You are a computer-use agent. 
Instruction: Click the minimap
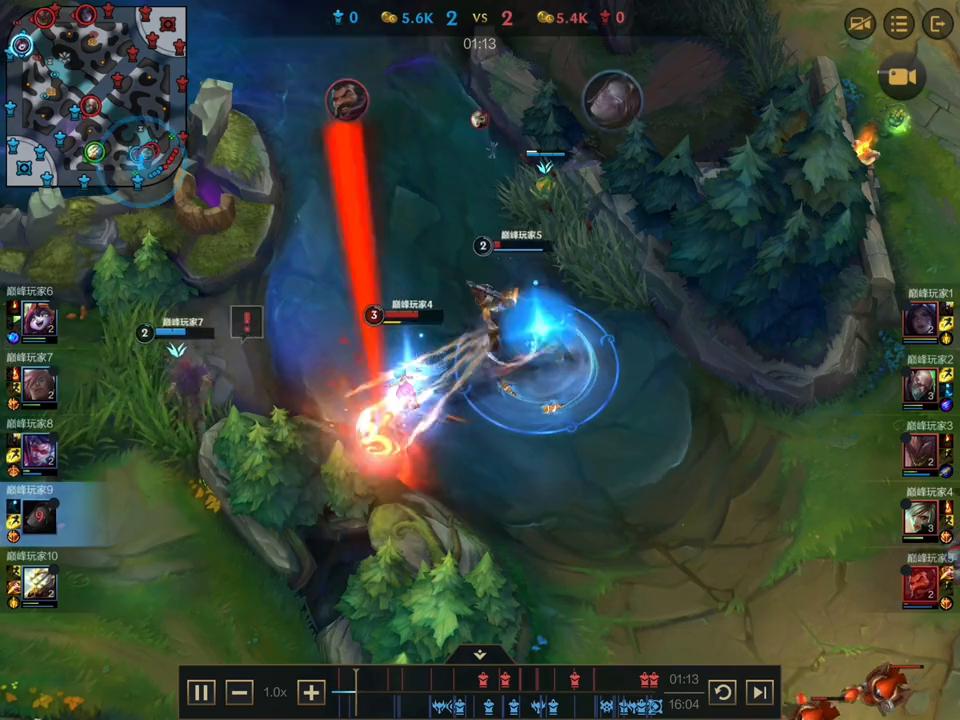(96, 96)
